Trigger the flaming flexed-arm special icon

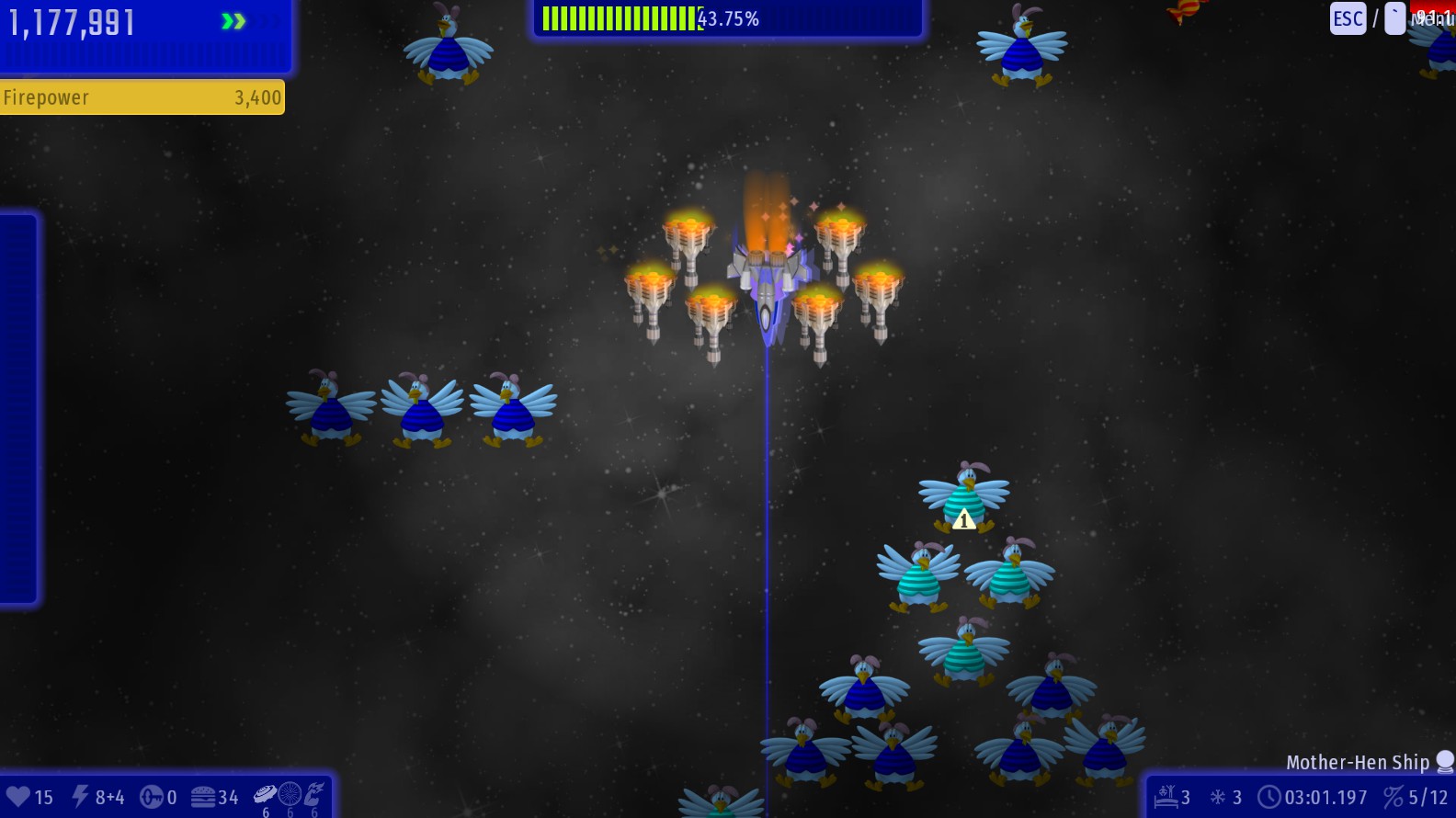pyautogui.click(x=314, y=794)
